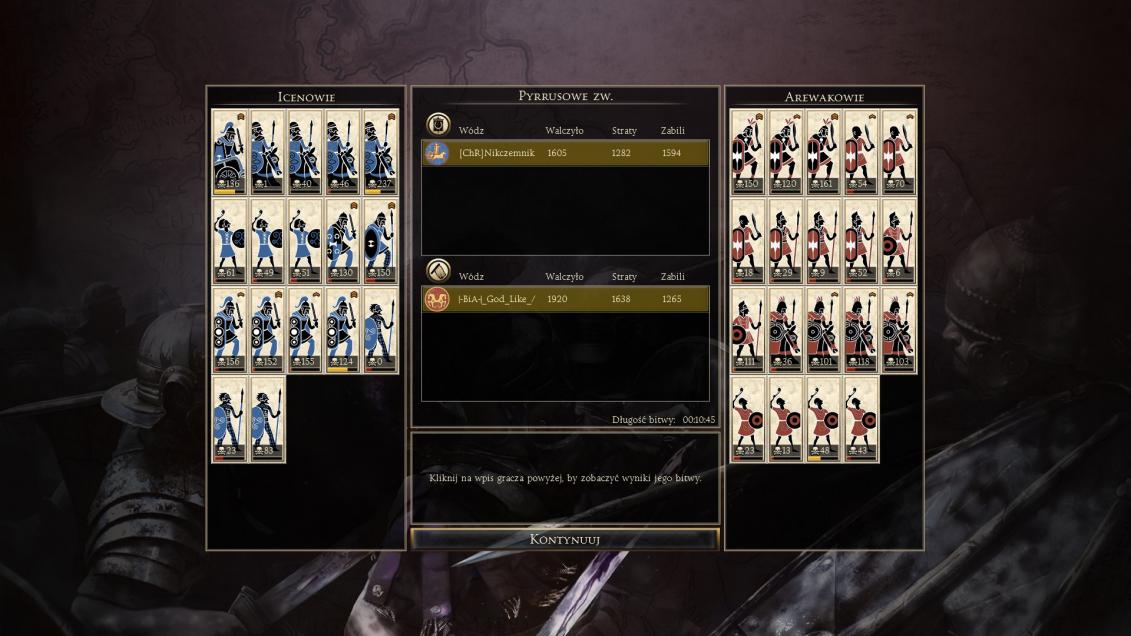Image resolution: width=1131 pixels, height=636 pixels.
Task: Choose the Arewakowie cavalry card with 118 kills
Action: [x=862, y=330]
